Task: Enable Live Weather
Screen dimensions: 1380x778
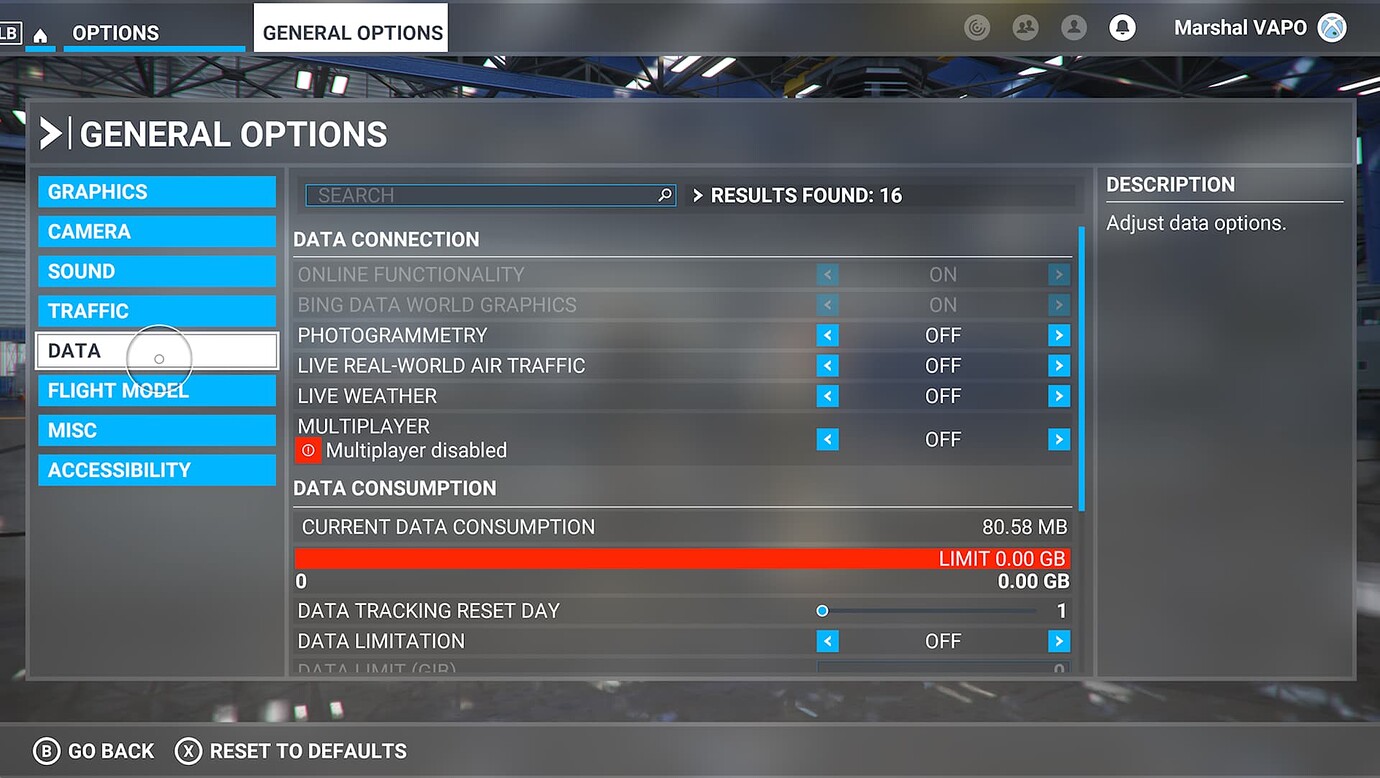Action: coord(1058,396)
